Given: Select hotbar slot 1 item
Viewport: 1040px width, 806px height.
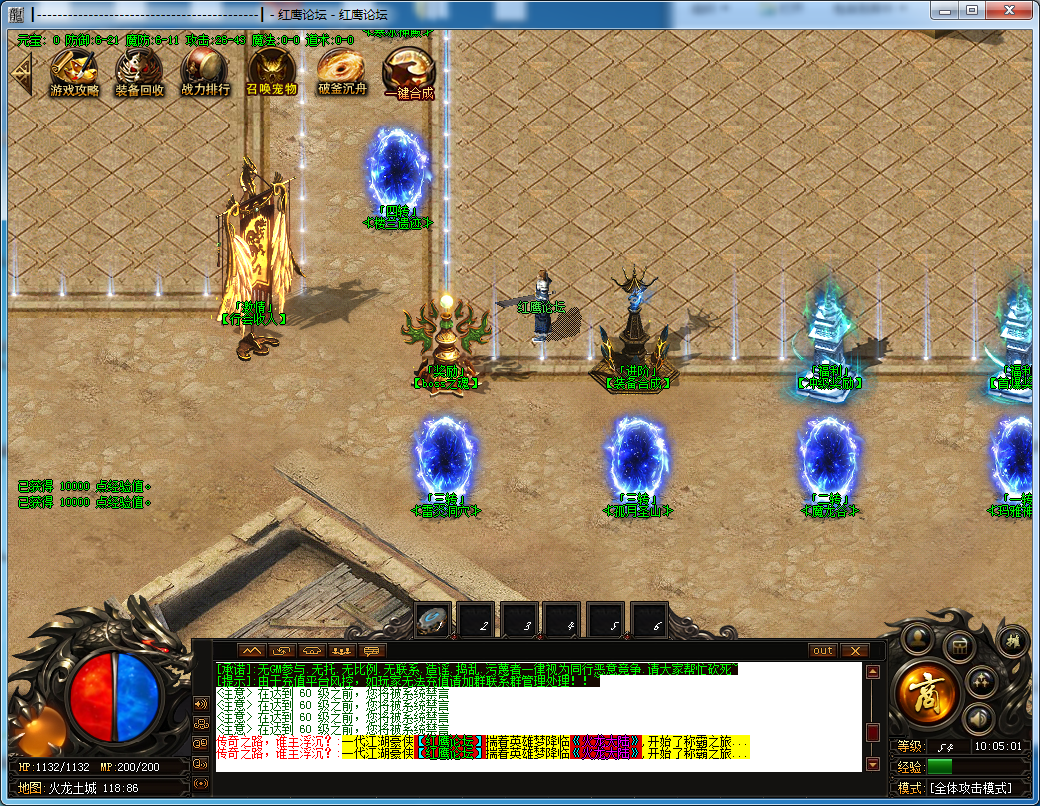Looking at the screenshot, I should pyautogui.click(x=434, y=621).
